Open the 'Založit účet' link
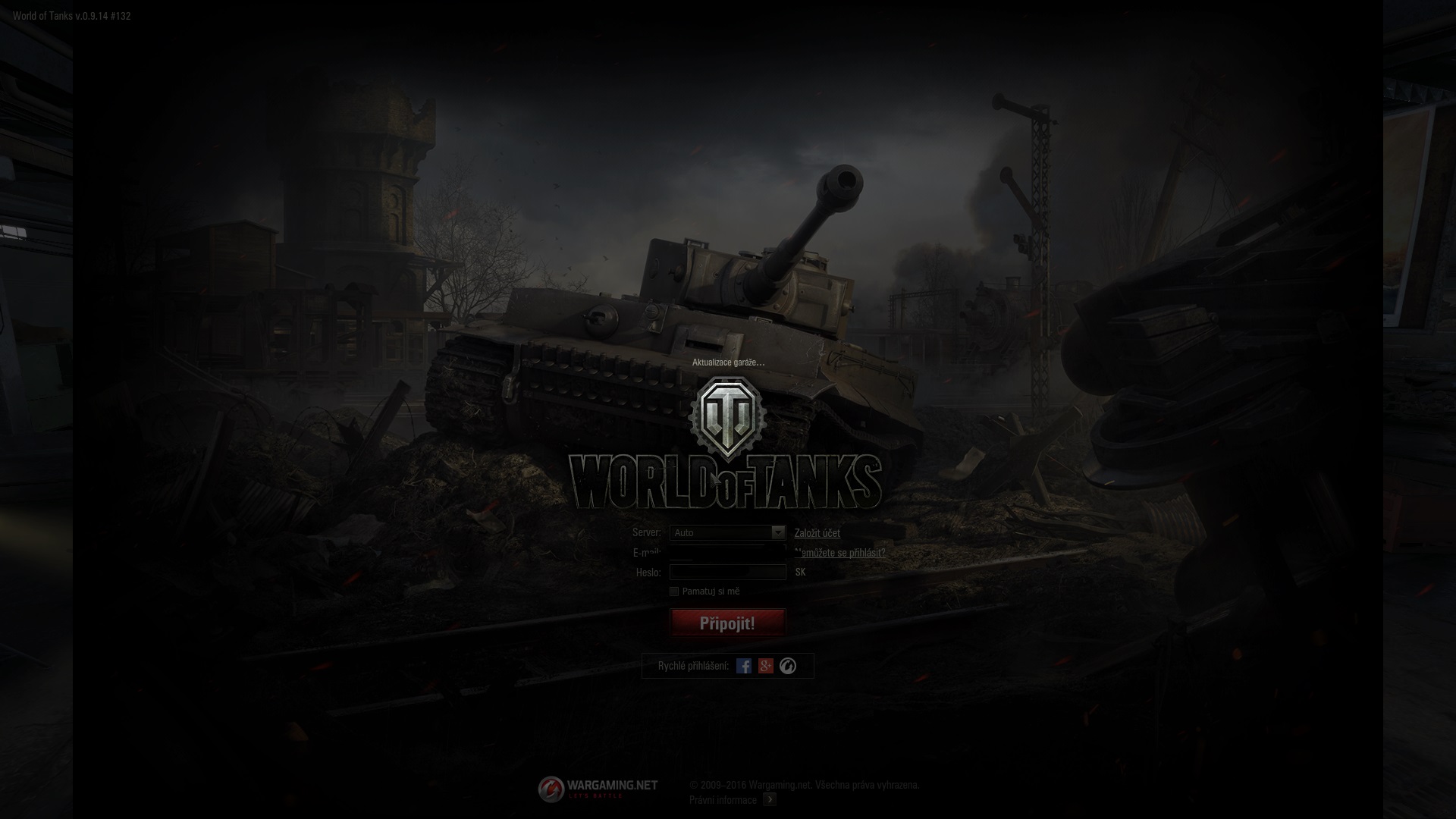This screenshot has height=819, width=1456. coord(817,533)
